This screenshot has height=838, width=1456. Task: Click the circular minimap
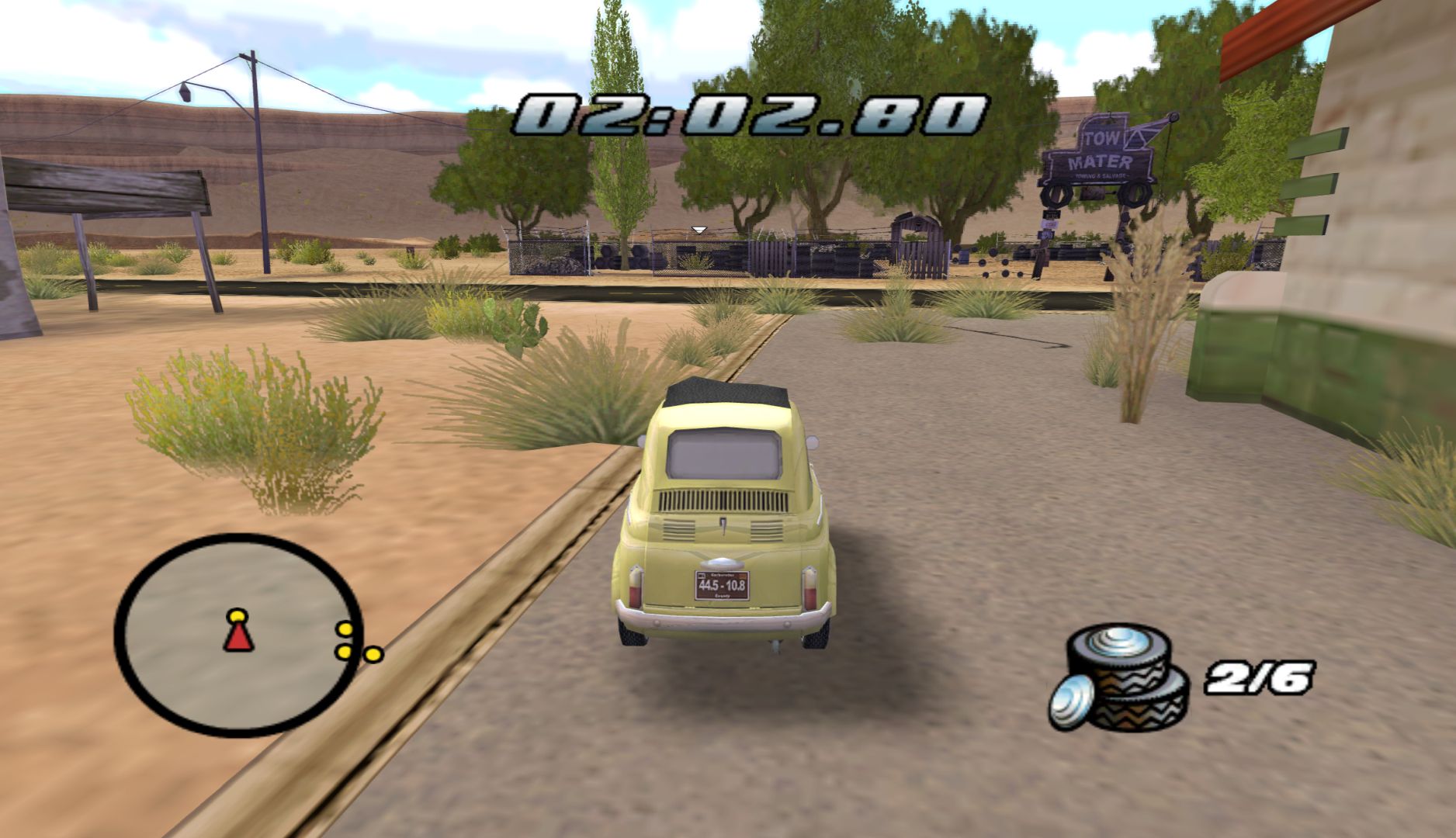click(x=238, y=635)
